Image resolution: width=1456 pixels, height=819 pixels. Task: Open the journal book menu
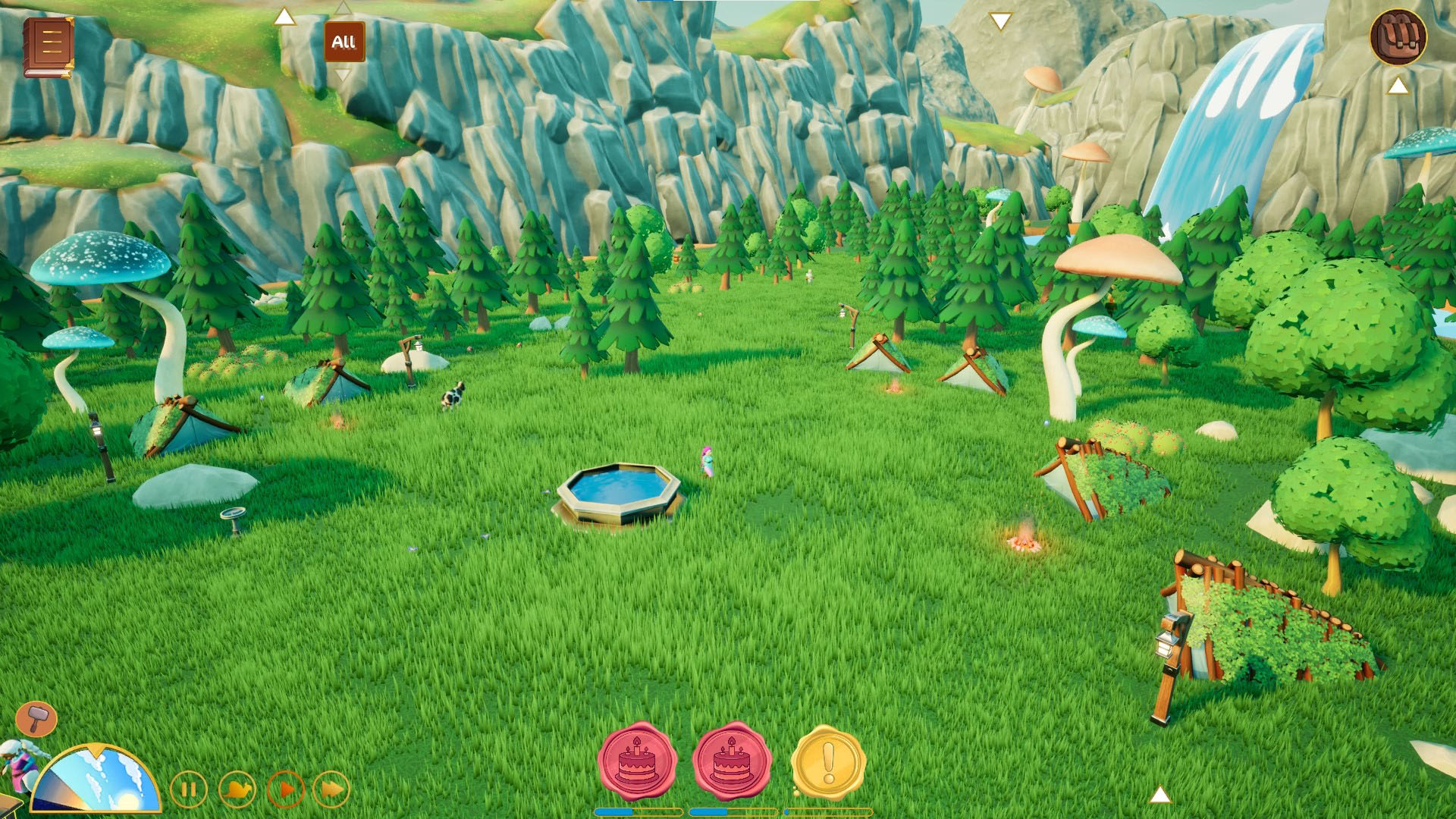click(49, 47)
